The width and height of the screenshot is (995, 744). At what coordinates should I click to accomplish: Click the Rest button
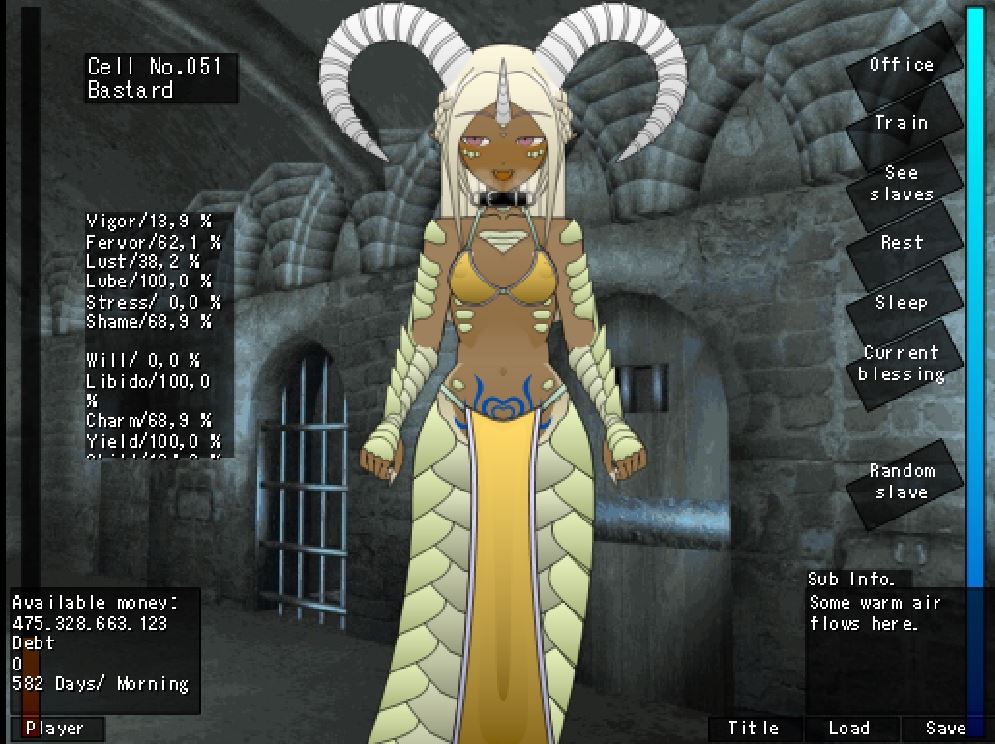[901, 243]
